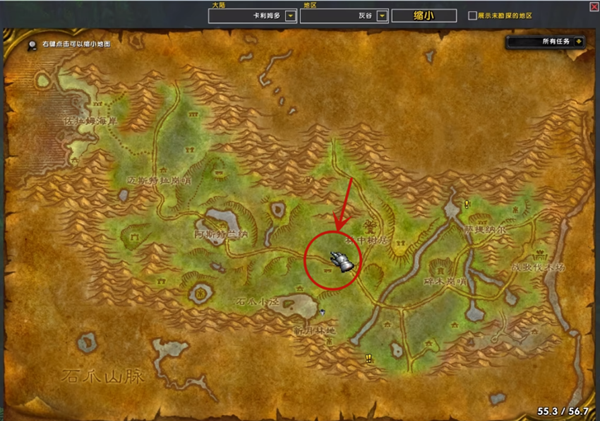Open the Kalimdor continent dropdown
The width and height of the screenshot is (600, 421).
290,16
